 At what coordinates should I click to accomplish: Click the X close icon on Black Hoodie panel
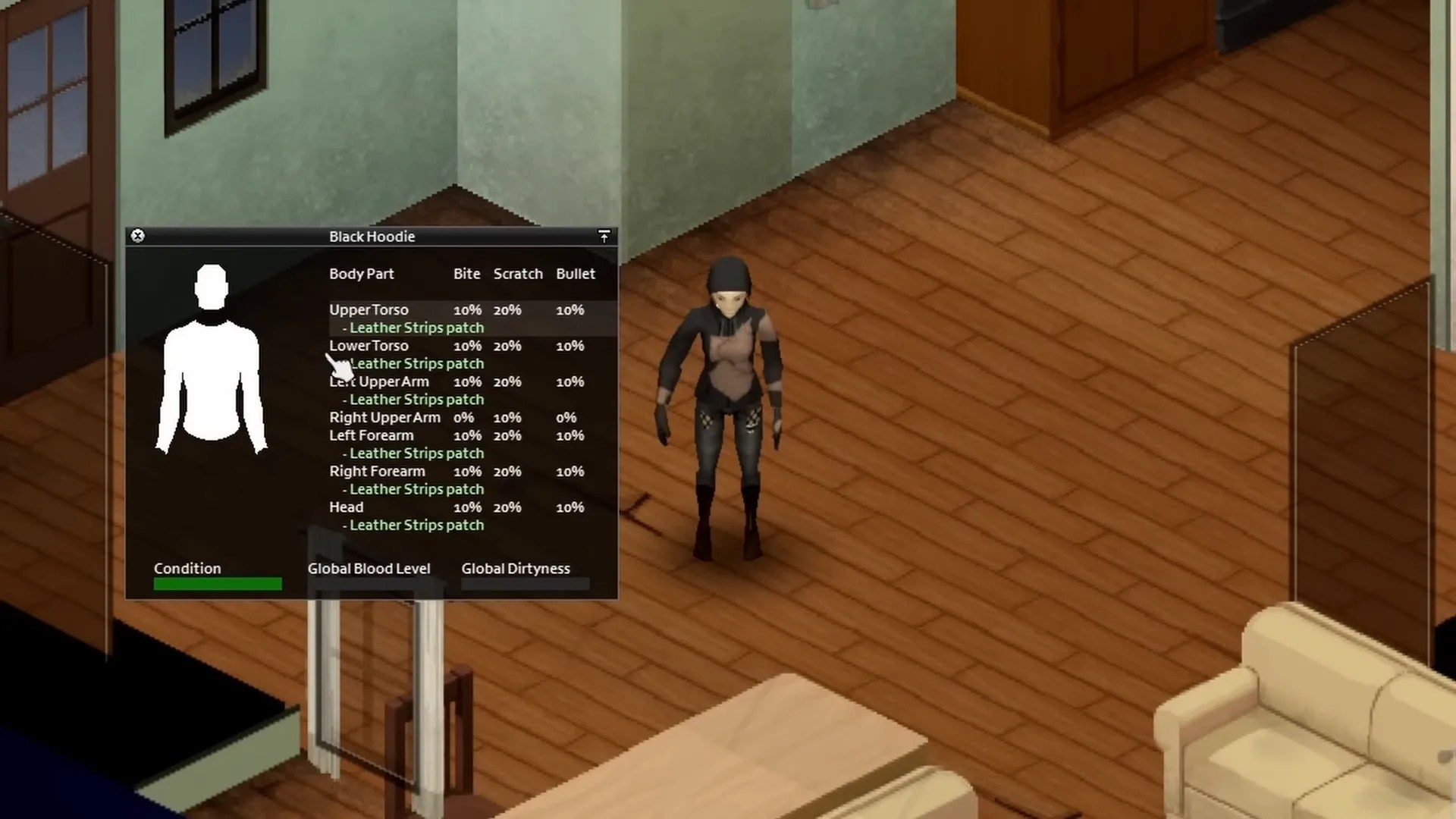tap(137, 236)
